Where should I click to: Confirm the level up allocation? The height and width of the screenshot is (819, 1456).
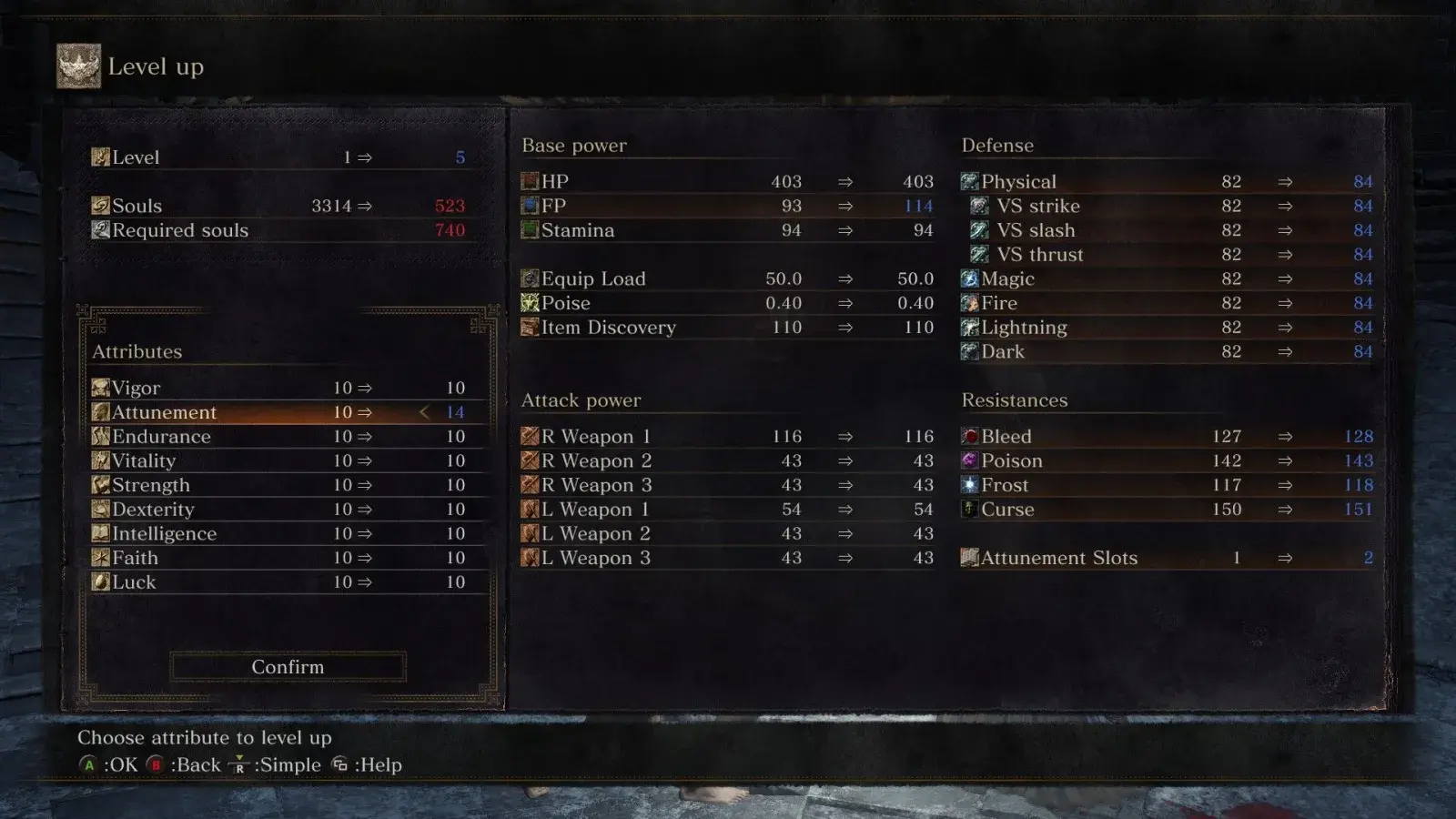point(288,667)
